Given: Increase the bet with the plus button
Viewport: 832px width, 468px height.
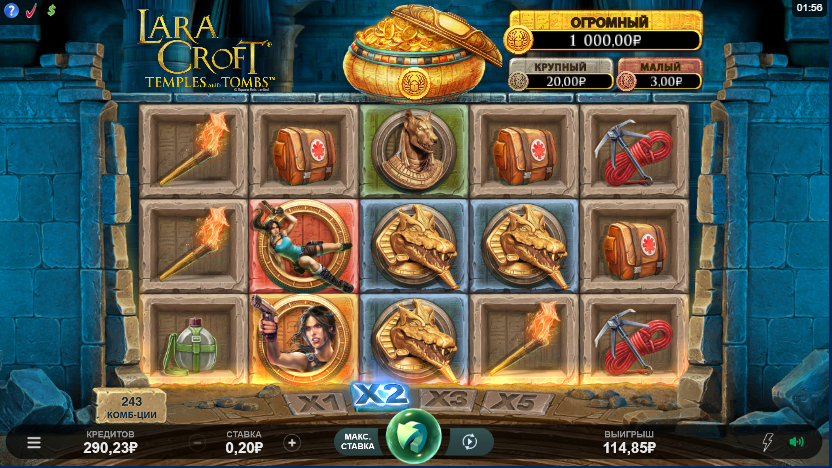Looking at the screenshot, I should (292, 442).
